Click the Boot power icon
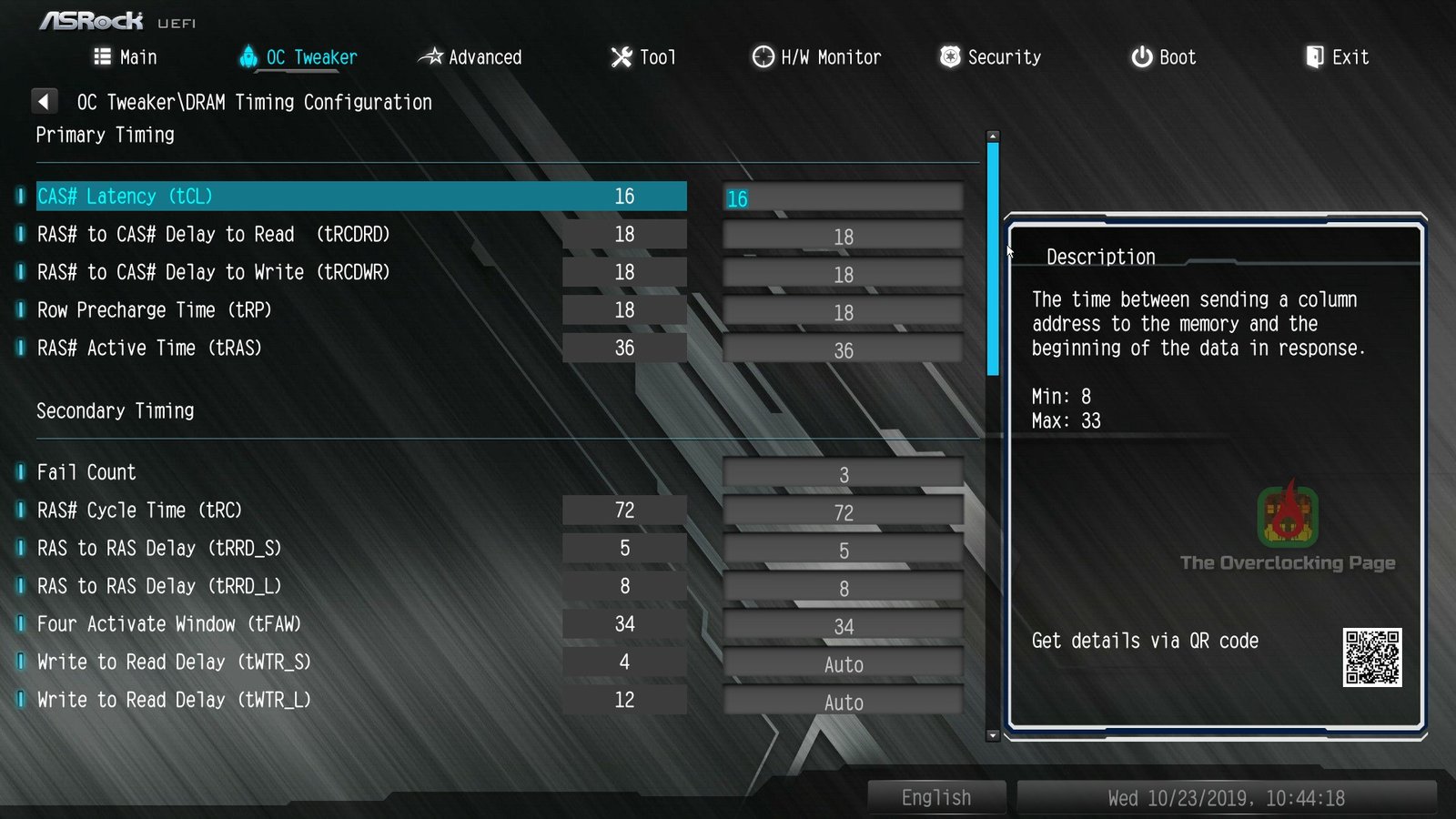The width and height of the screenshot is (1456, 819). pyautogui.click(x=1141, y=56)
